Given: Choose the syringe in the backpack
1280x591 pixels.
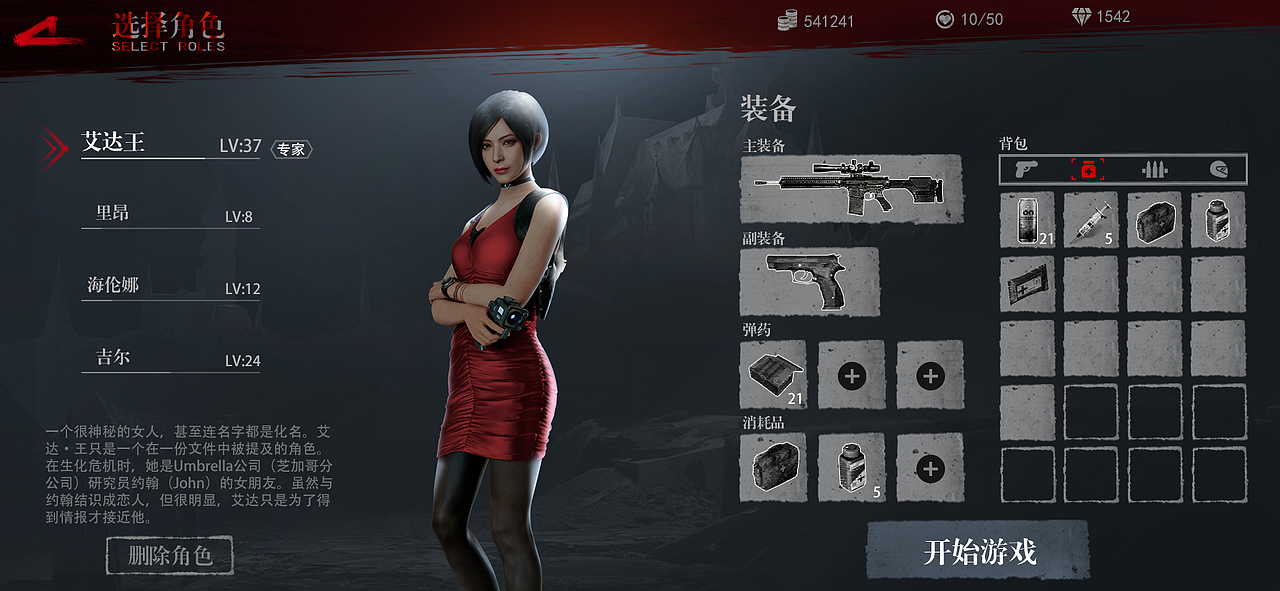Looking at the screenshot, I should tap(1090, 220).
